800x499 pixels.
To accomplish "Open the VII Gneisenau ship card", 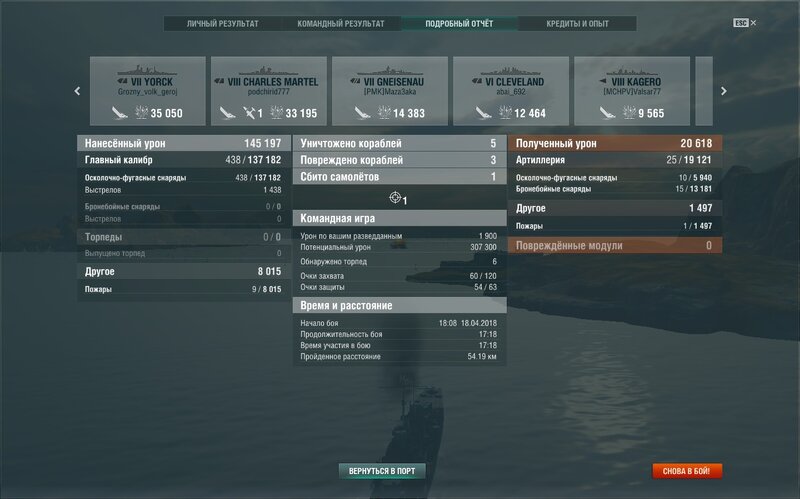I will [x=387, y=91].
